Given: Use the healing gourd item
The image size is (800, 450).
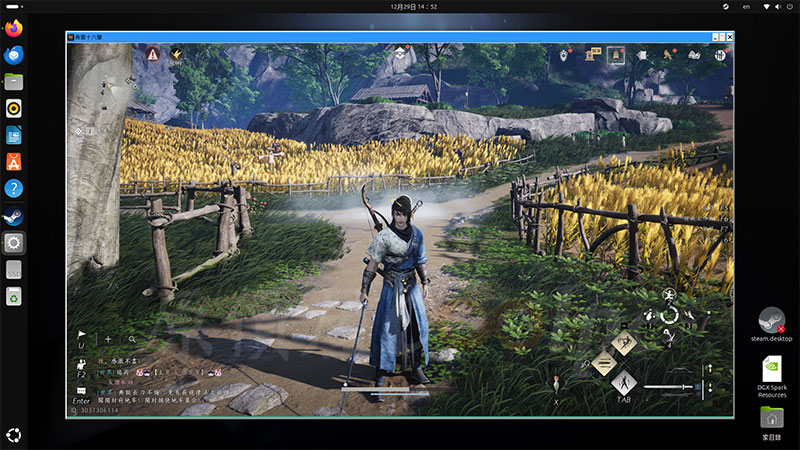Looking at the screenshot, I should point(555,385).
